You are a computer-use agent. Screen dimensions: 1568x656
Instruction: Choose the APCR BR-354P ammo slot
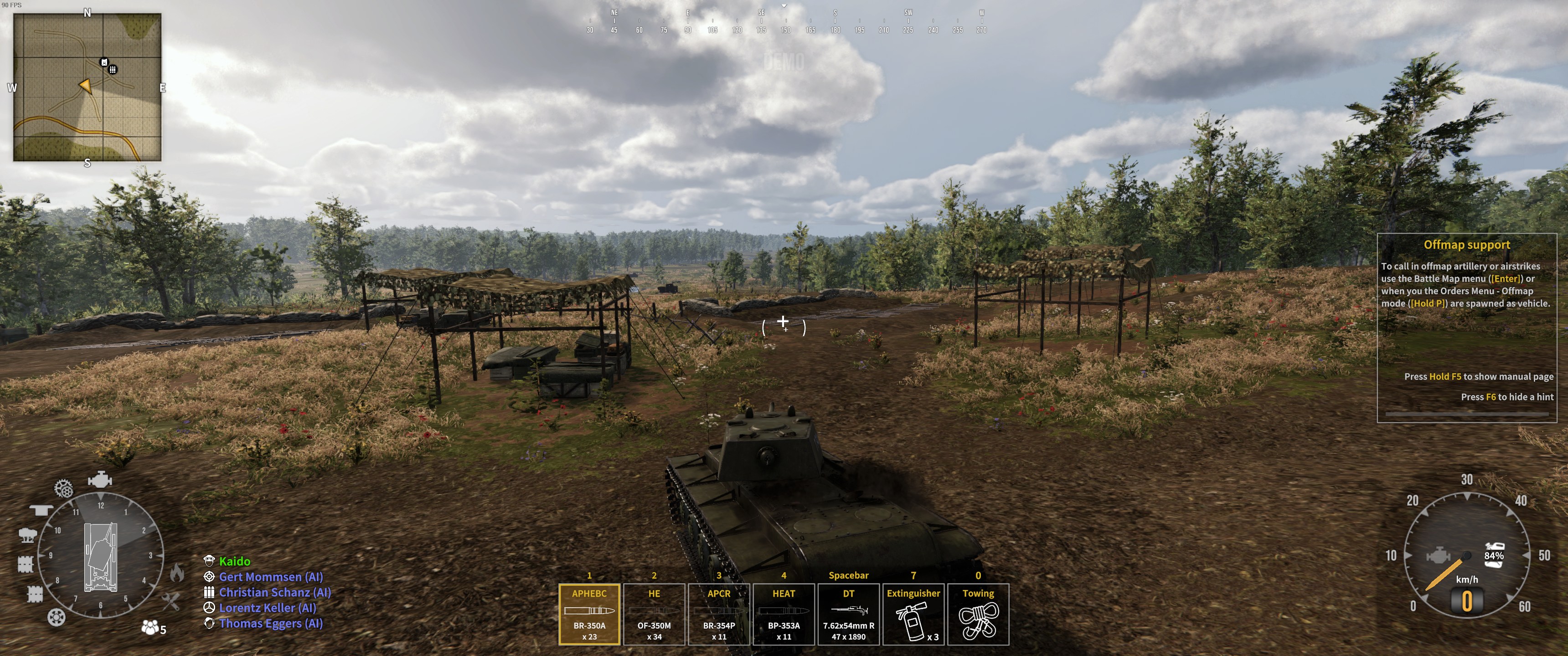719,614
